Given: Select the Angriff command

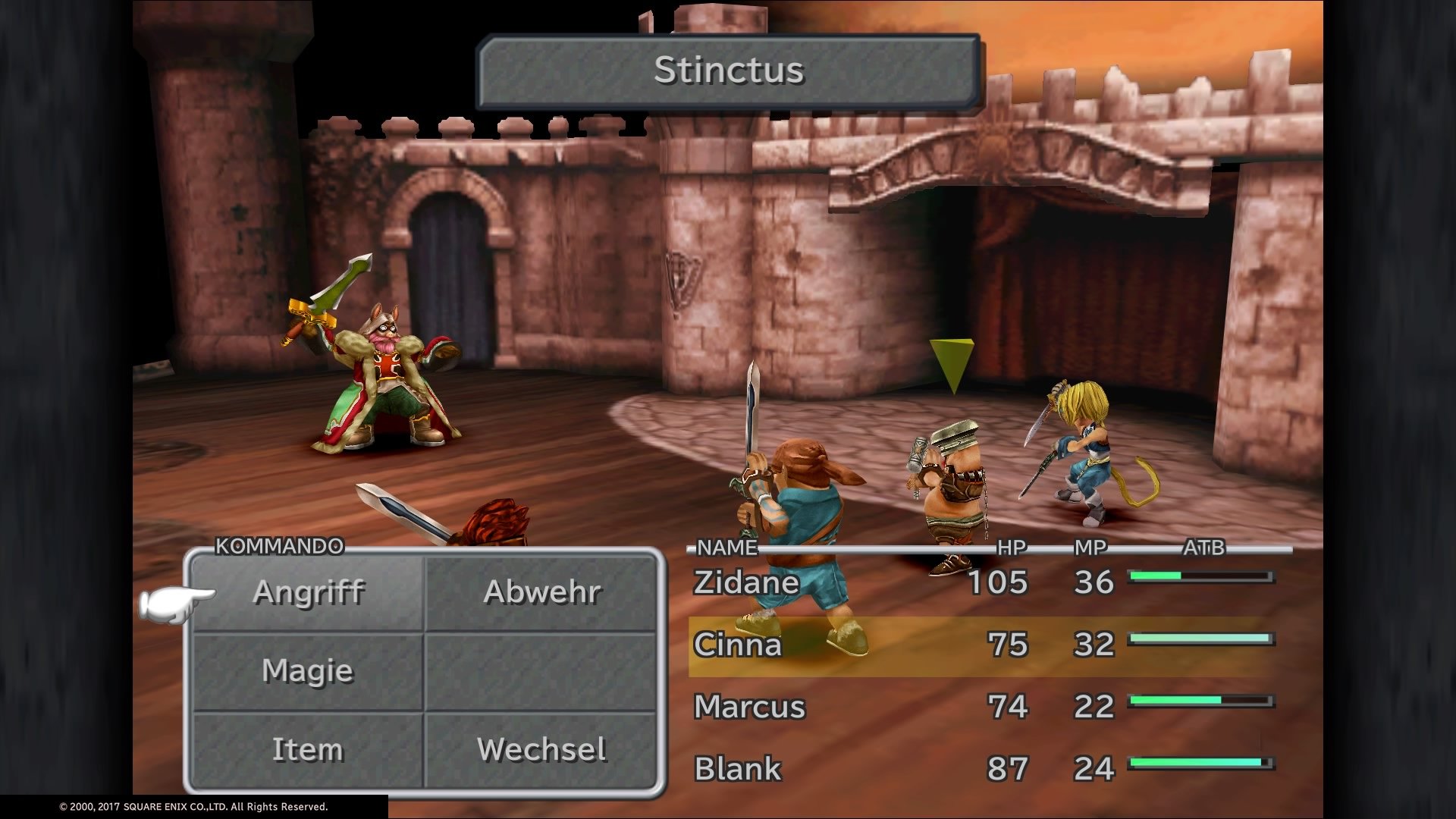Looking at the screenshot, I should 309,594.
